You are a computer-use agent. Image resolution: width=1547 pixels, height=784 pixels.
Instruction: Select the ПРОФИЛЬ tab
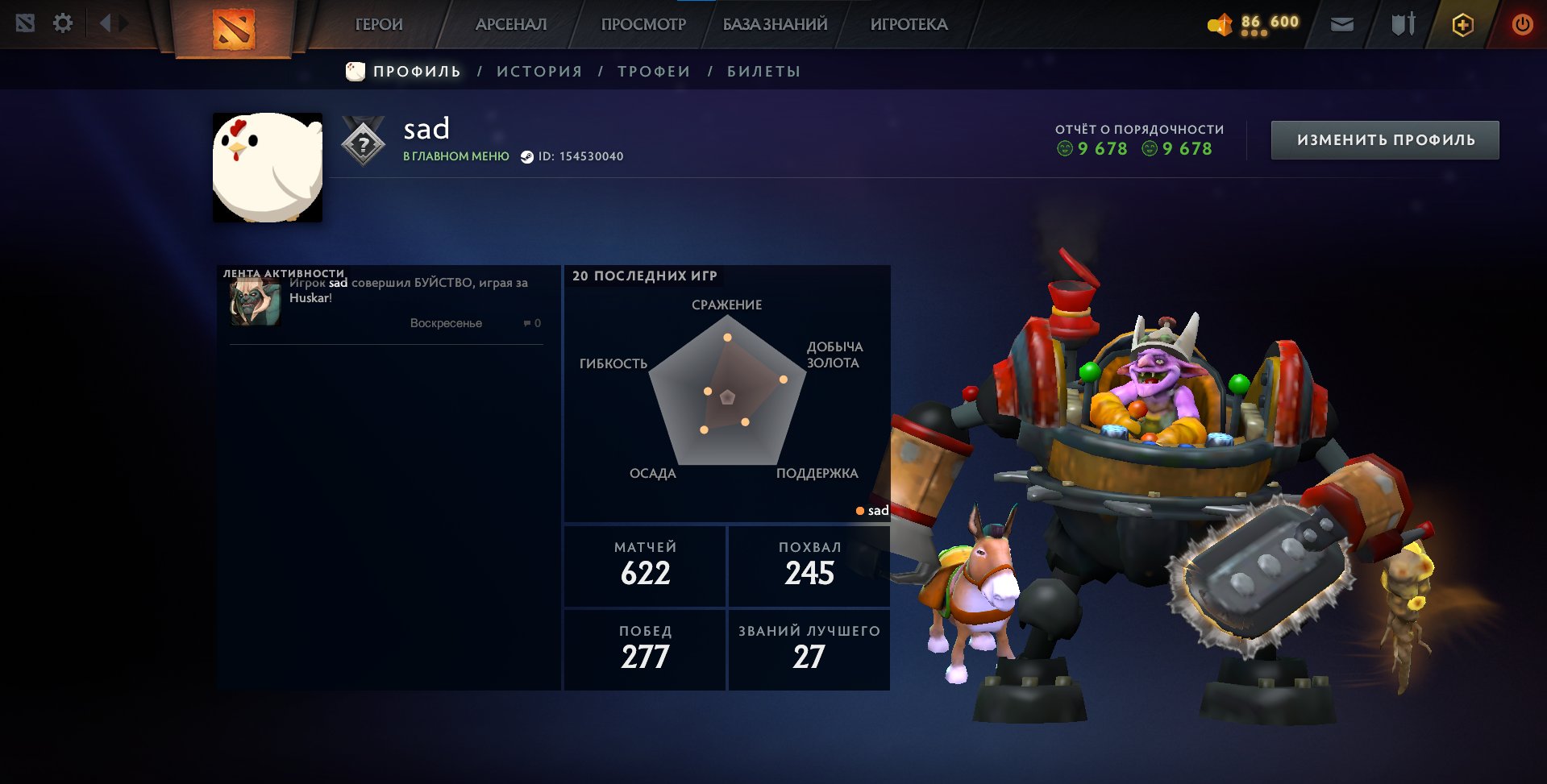tap(417, 72)
